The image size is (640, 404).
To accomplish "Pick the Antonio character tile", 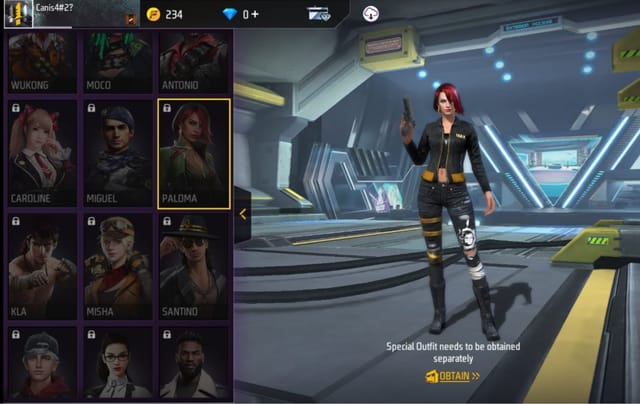I will pyautogui.click(x=193, y=62).
